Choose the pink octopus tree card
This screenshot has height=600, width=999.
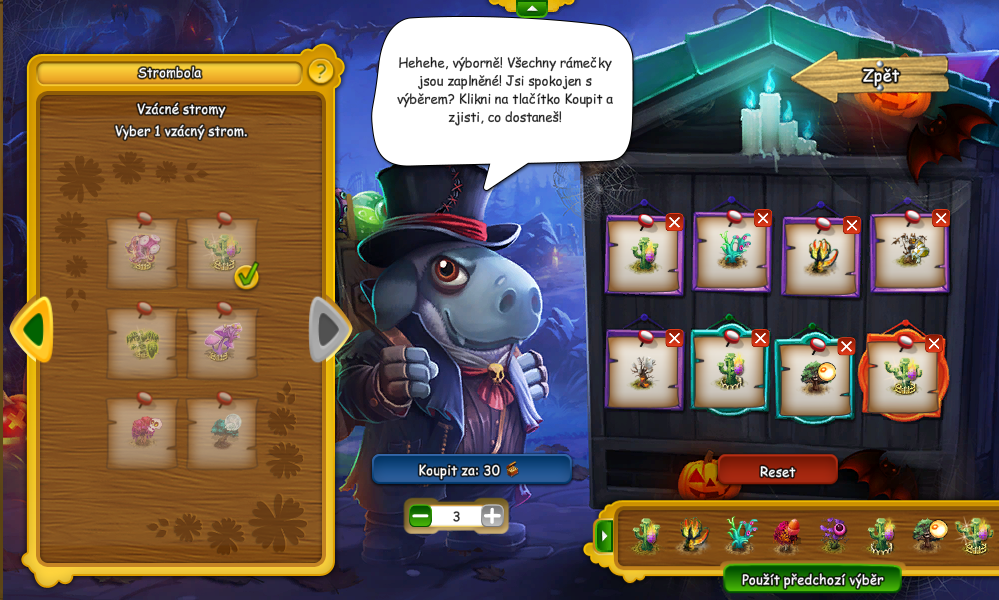tap(141, 254)
